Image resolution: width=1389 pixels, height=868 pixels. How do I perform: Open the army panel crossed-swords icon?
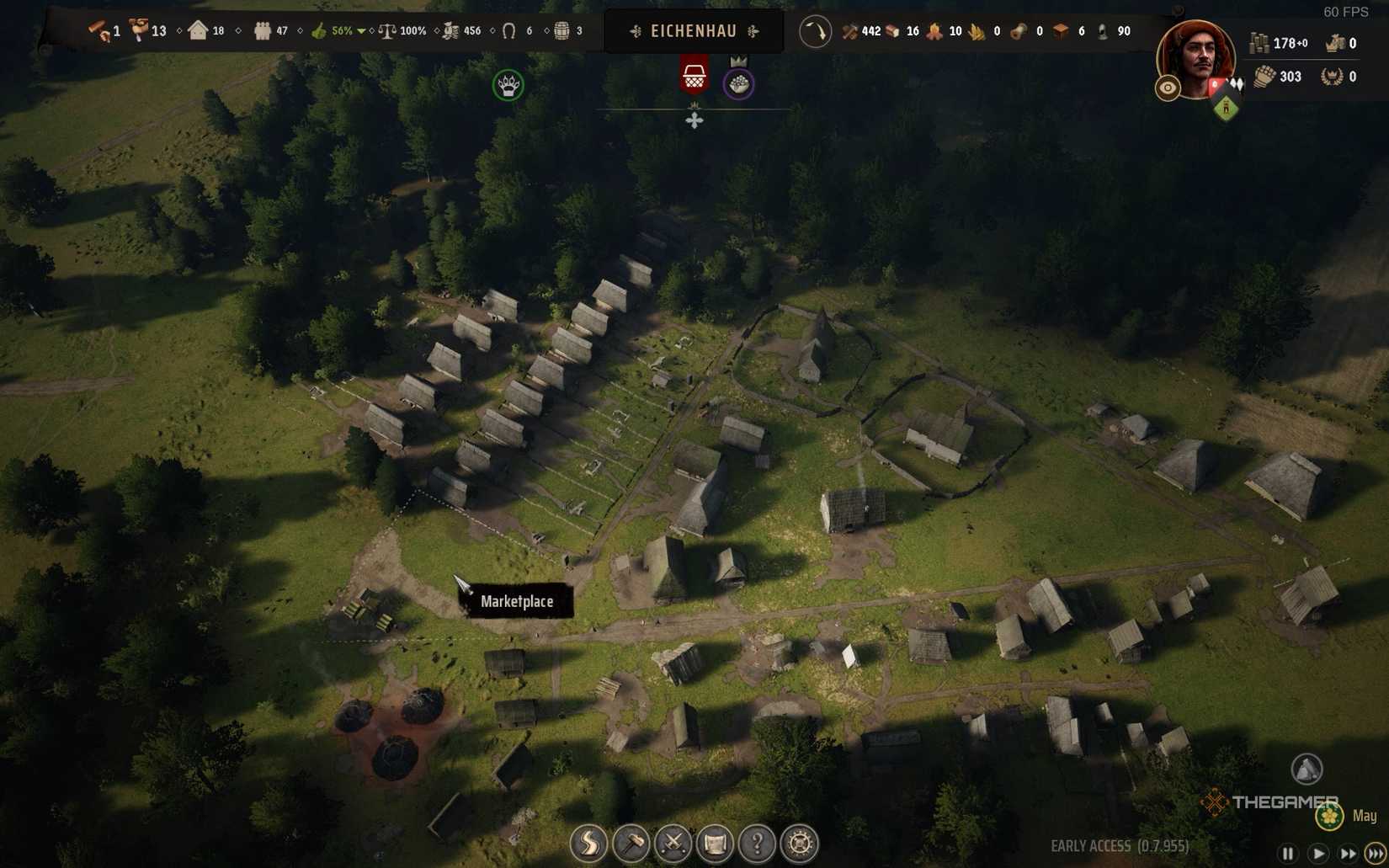click(x=673, y=840)
